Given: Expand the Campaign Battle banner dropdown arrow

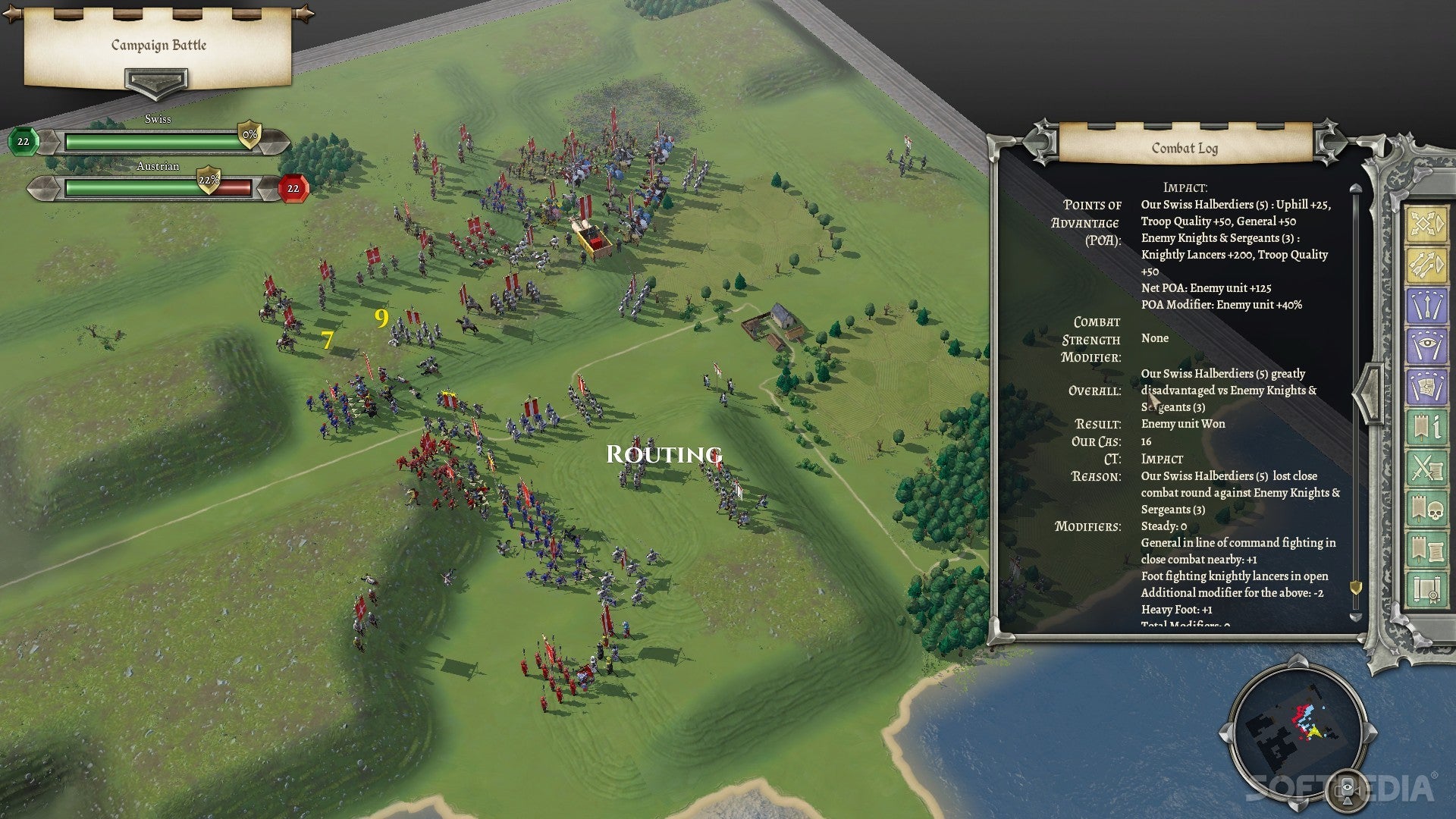Looking at the screenshot, I should click(x=155, y=82).
